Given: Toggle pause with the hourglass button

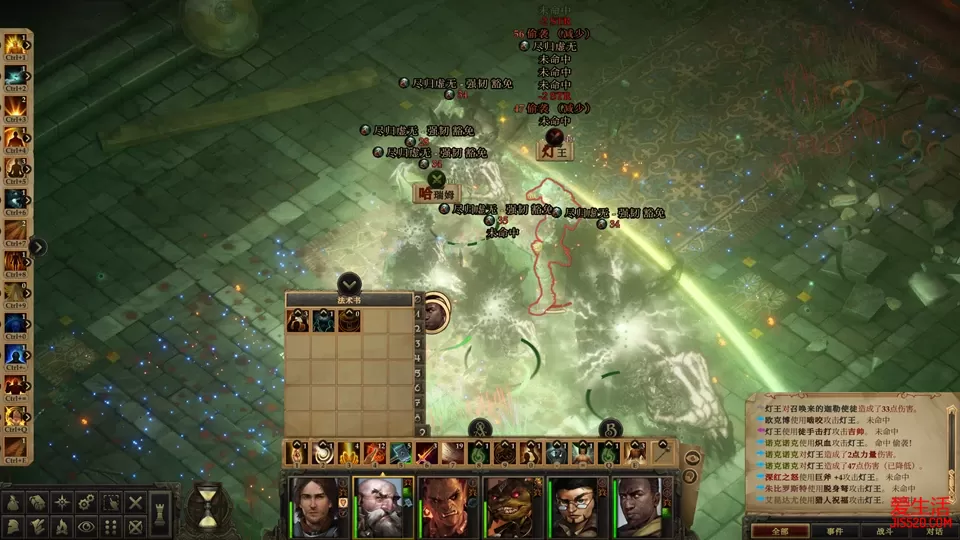Looking at the screenshot, I should coord(208,504).
